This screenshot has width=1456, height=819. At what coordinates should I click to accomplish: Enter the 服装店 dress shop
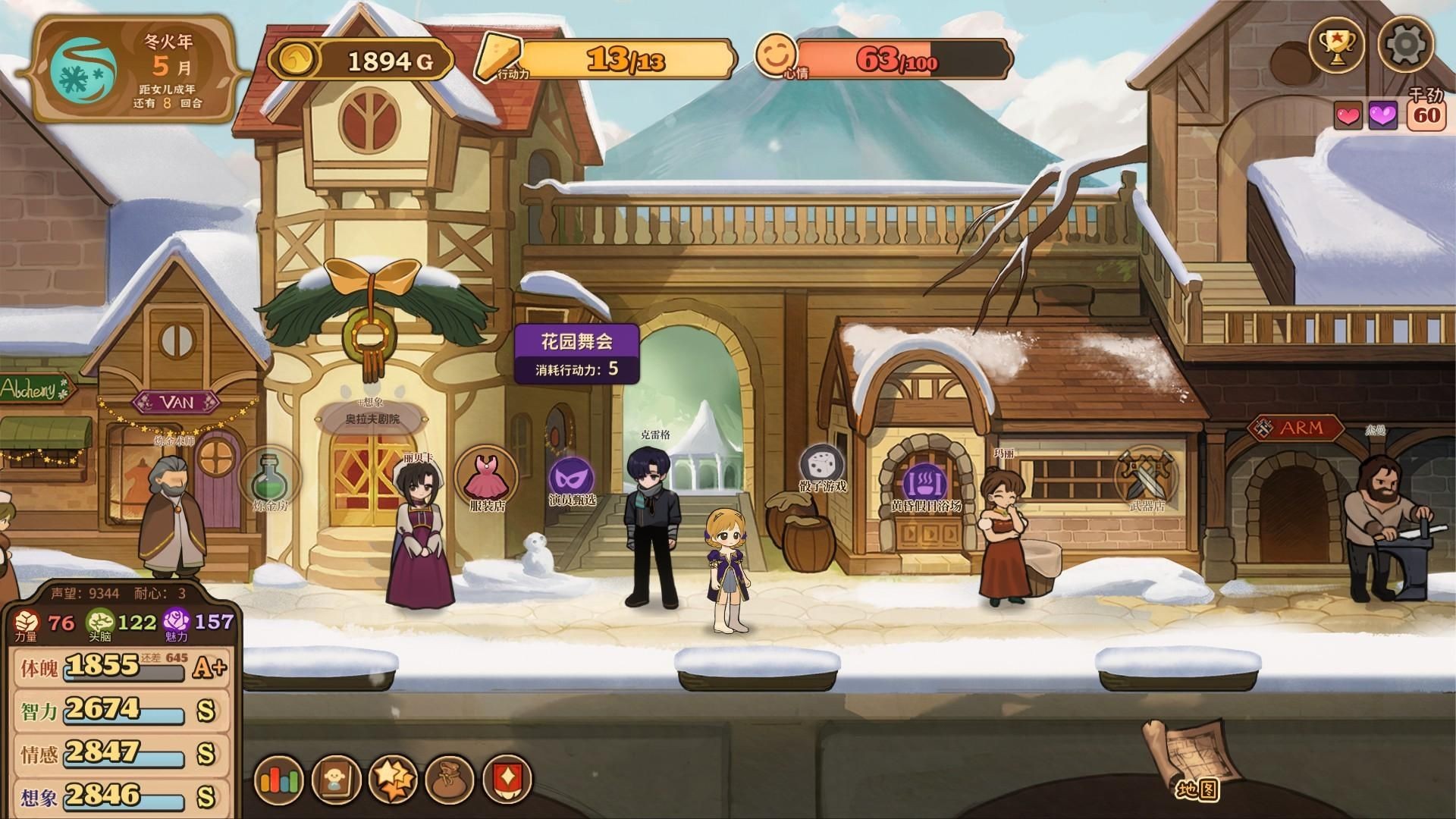point(485,478)
